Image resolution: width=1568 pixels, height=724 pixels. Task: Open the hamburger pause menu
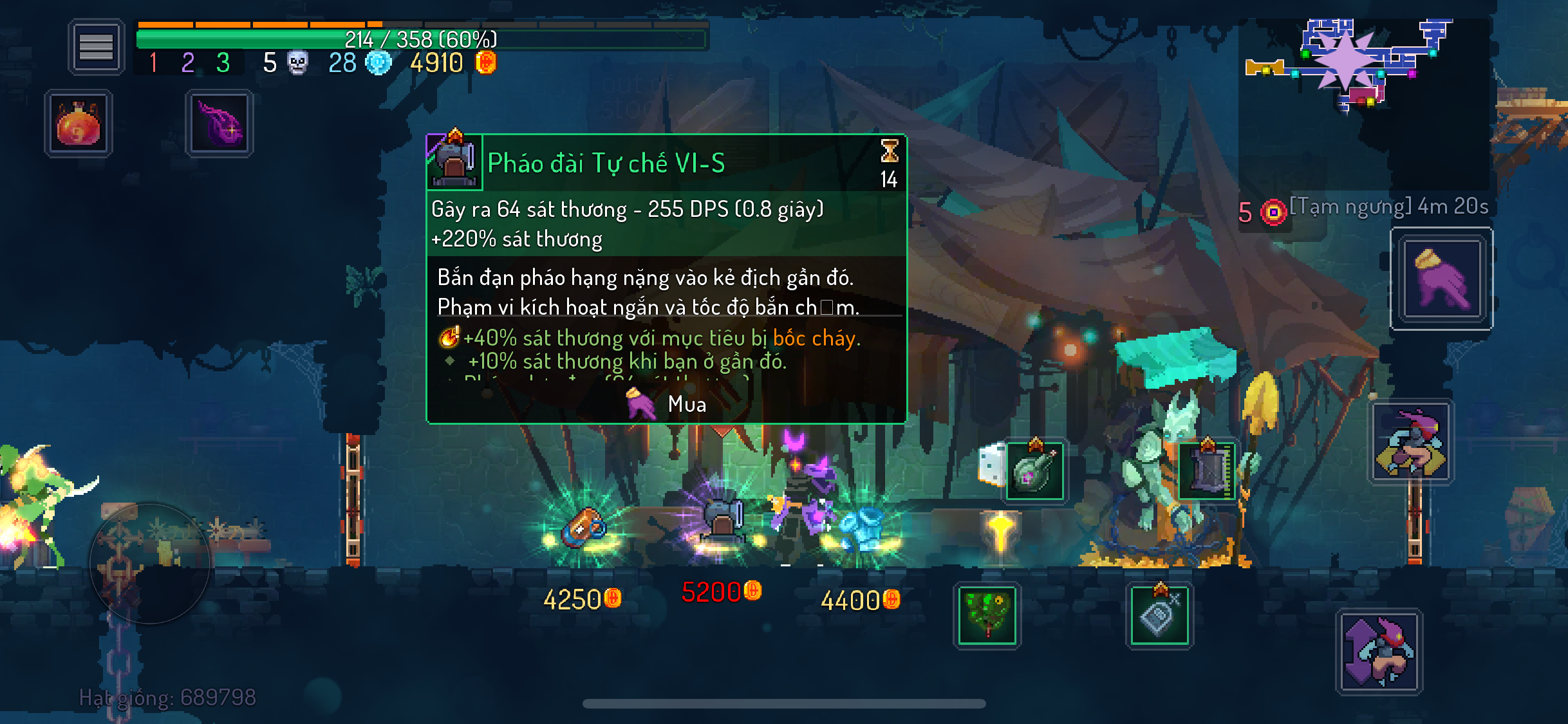[96, 47]
